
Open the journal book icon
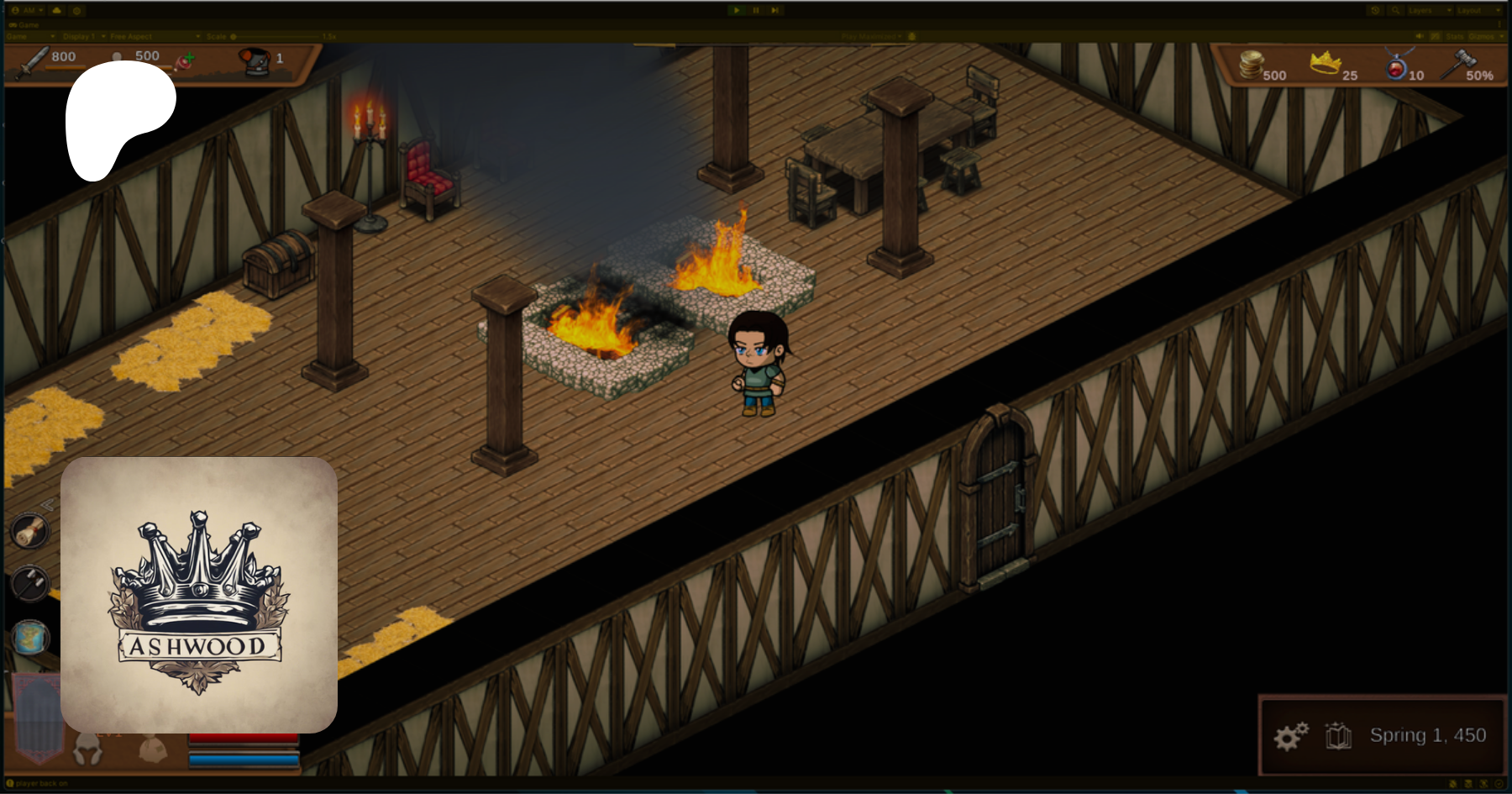click(1338, 736)
